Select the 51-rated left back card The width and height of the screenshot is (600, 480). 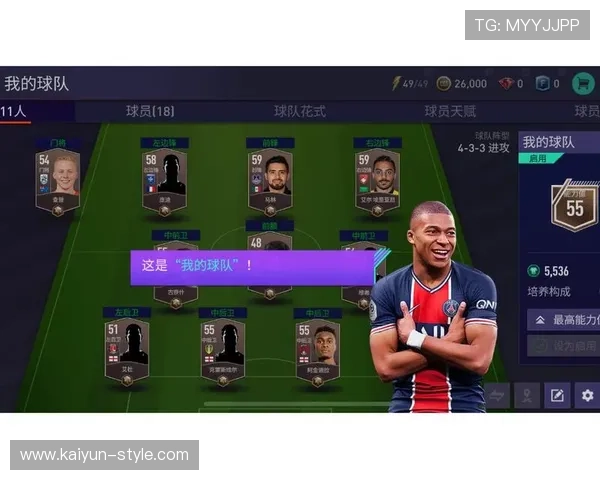click(127, 349)
